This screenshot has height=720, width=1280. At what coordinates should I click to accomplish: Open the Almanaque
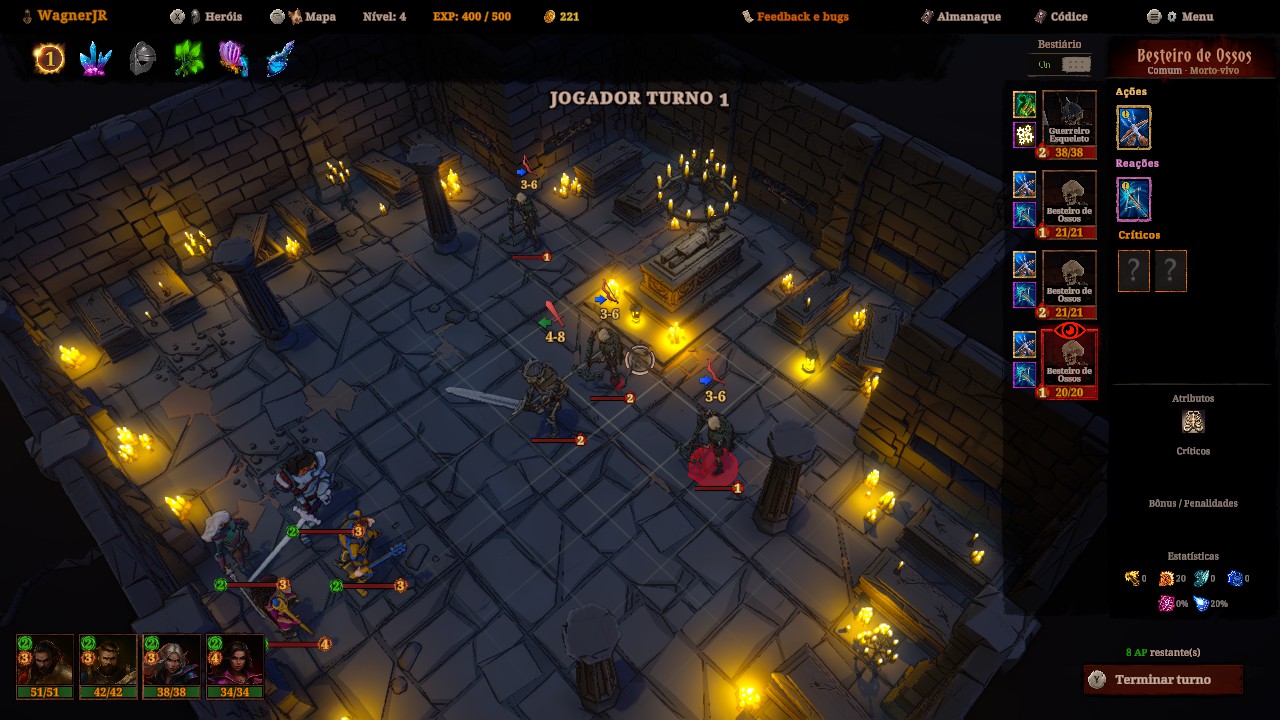(961, 17)
